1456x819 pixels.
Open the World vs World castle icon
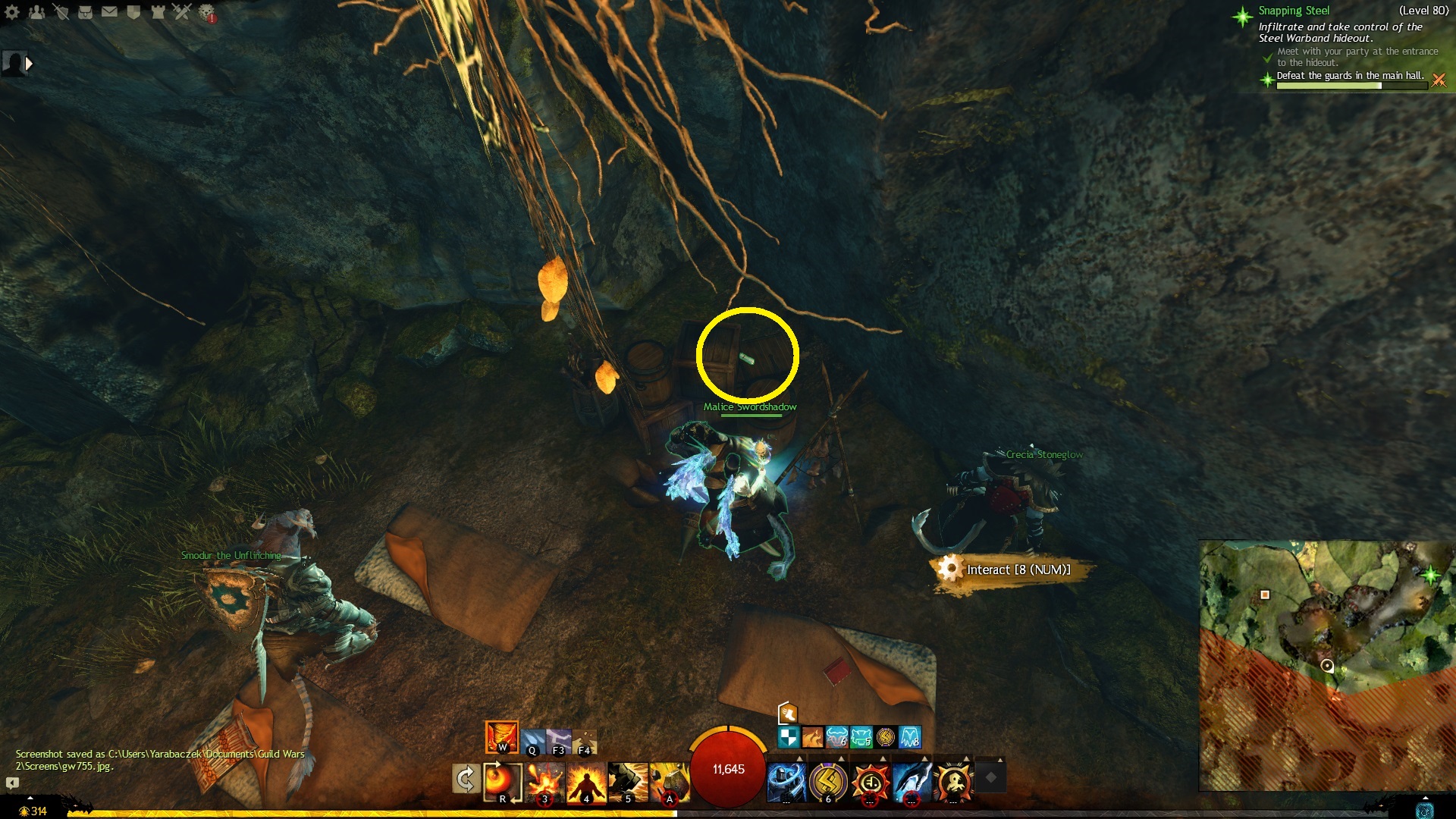pos(158,12)
